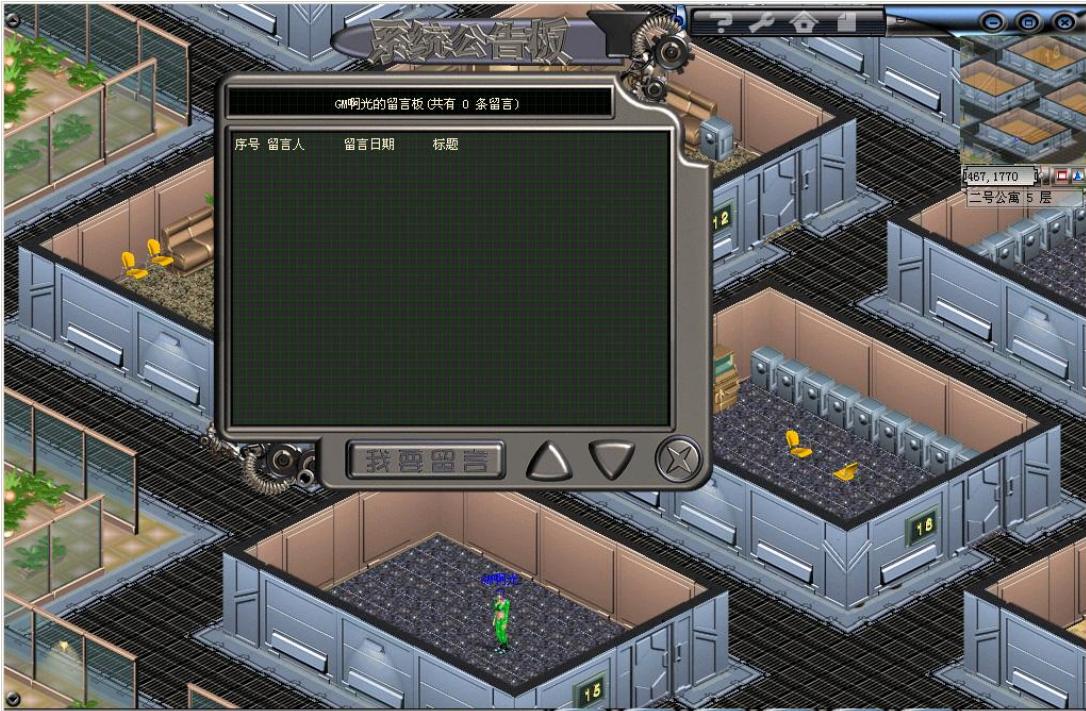Screen dimensions: 1086x711
Task: Open settings with the wrench icon
Action: pos(763,21)
